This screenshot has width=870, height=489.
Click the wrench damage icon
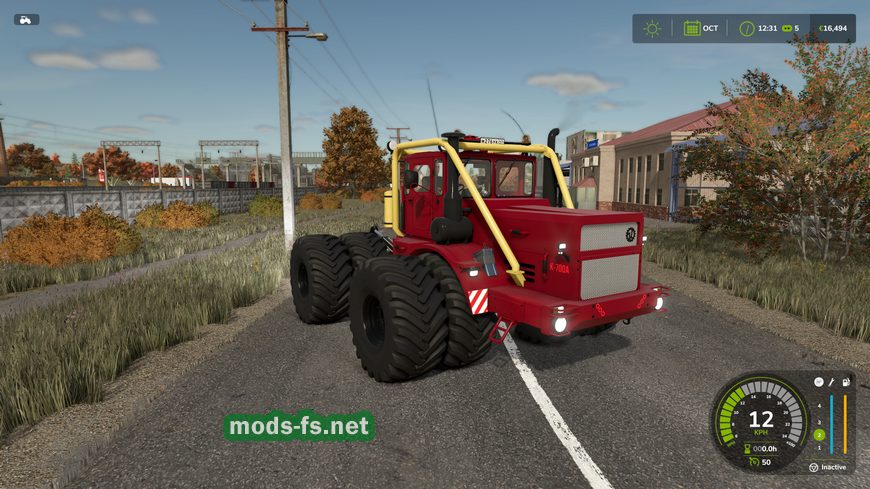pyautogui.click(x=831, y=382)
